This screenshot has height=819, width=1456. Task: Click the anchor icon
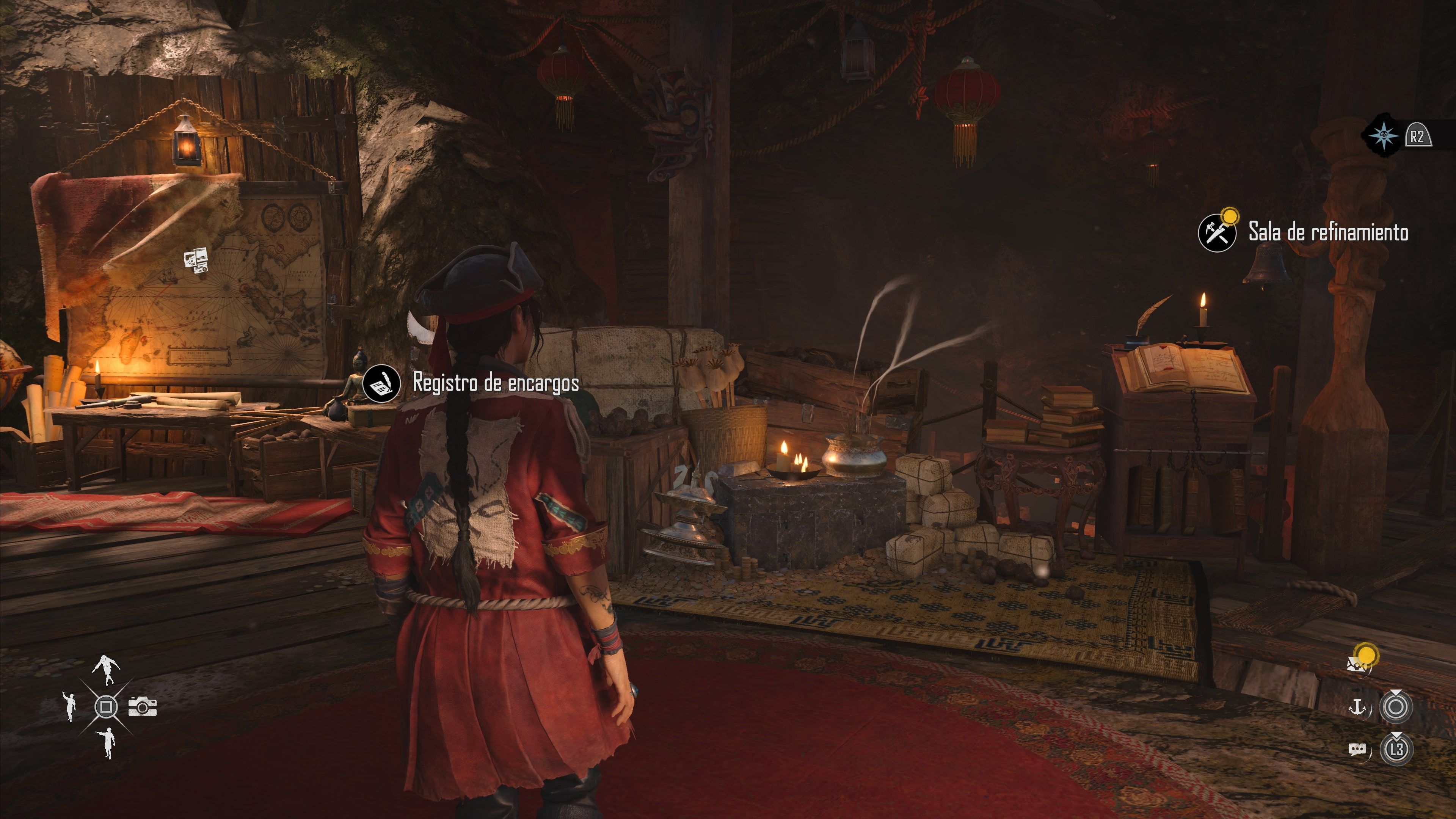1357,706
